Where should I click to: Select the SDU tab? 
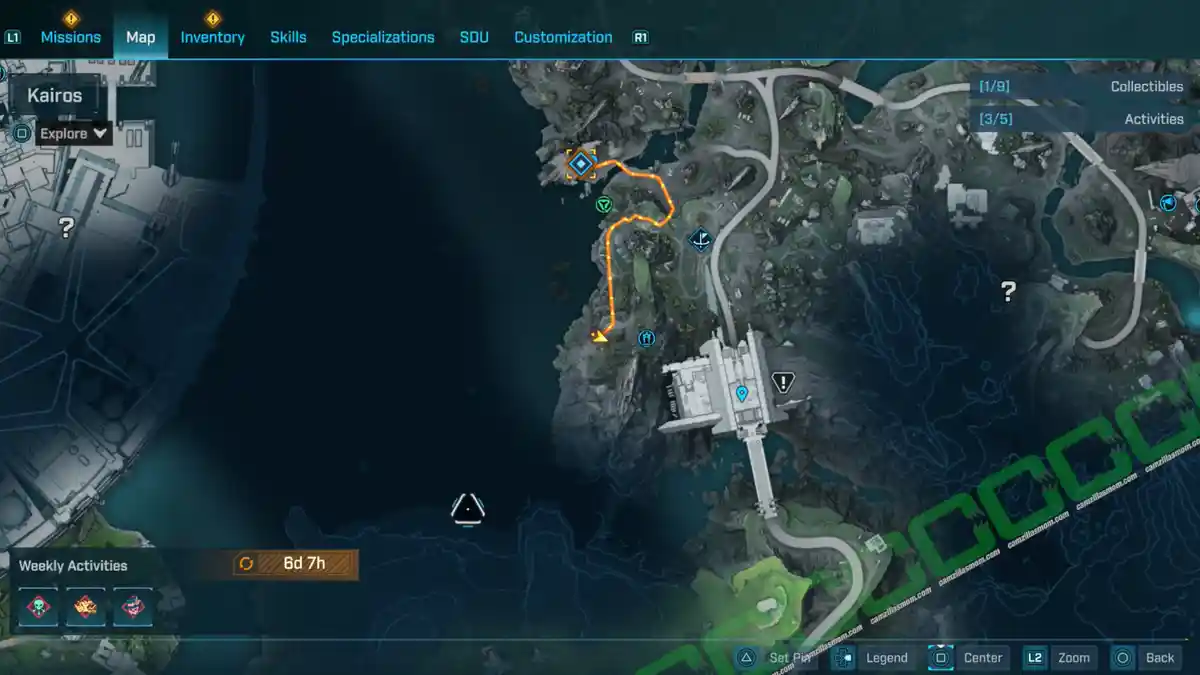click(474, 37)
